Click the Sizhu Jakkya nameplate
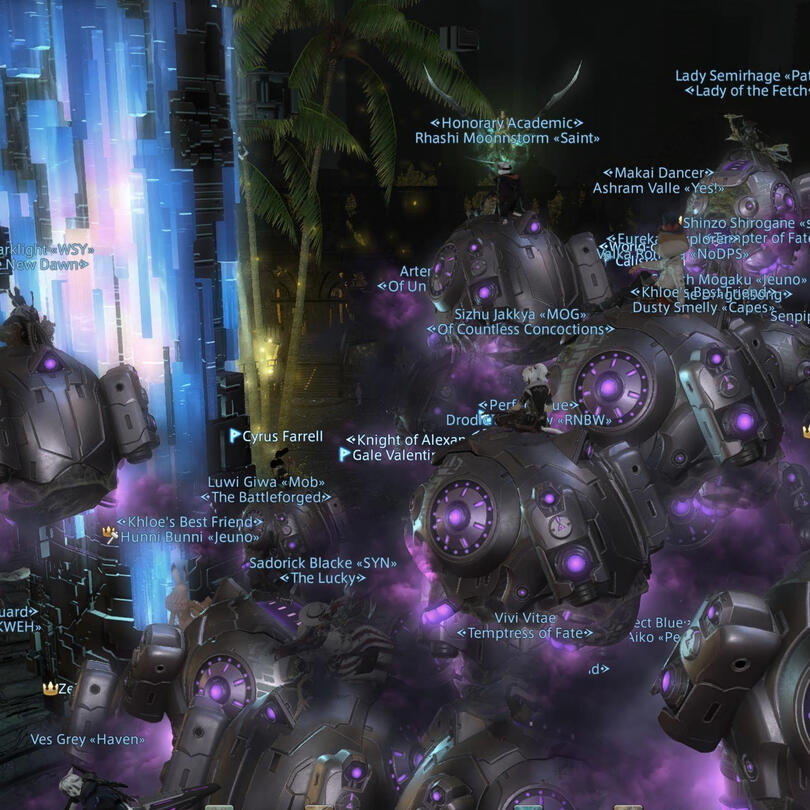 (x=520, y=314)
